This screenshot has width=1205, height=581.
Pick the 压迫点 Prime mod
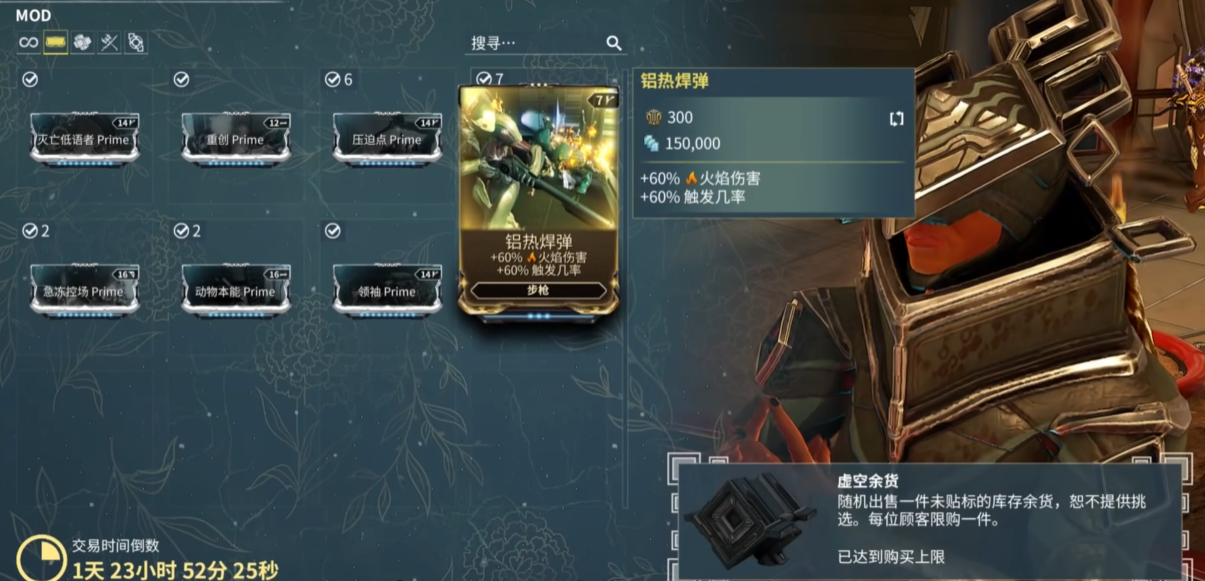pos(387,139)
